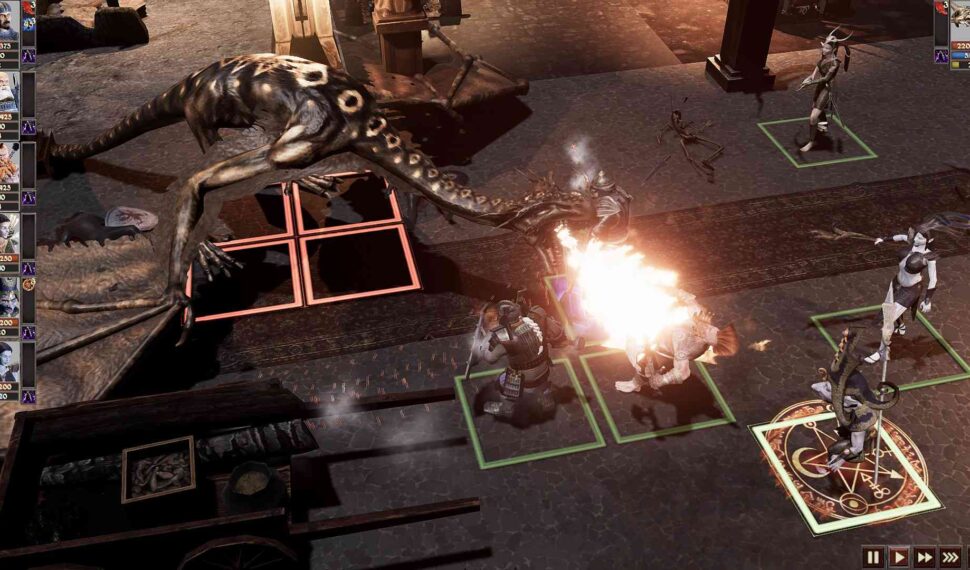
Task: Set battle to double fast-forward speed
Action: 925,558
